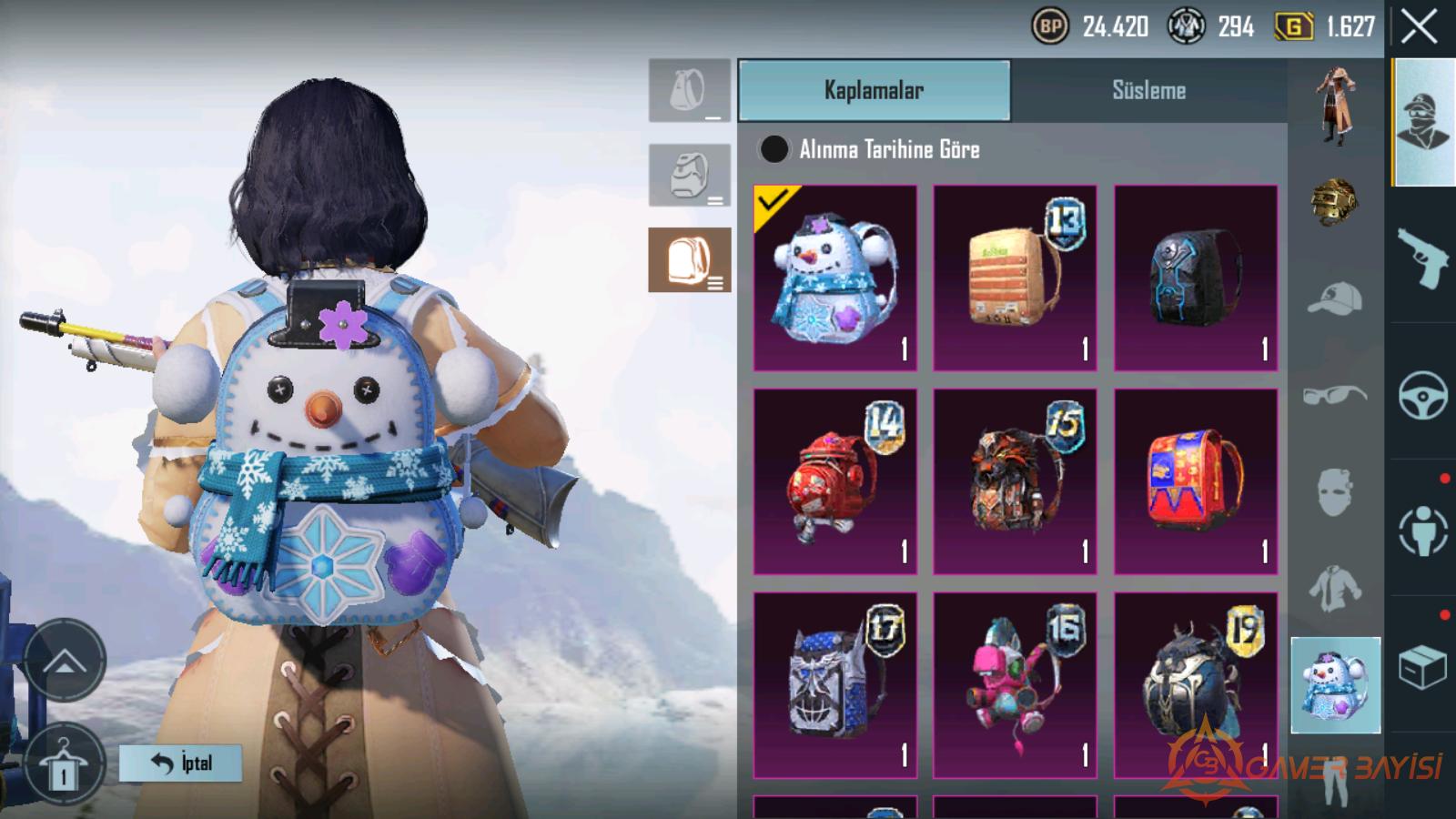
Task: Select the Kaplamalar tab
Action: 874,90
